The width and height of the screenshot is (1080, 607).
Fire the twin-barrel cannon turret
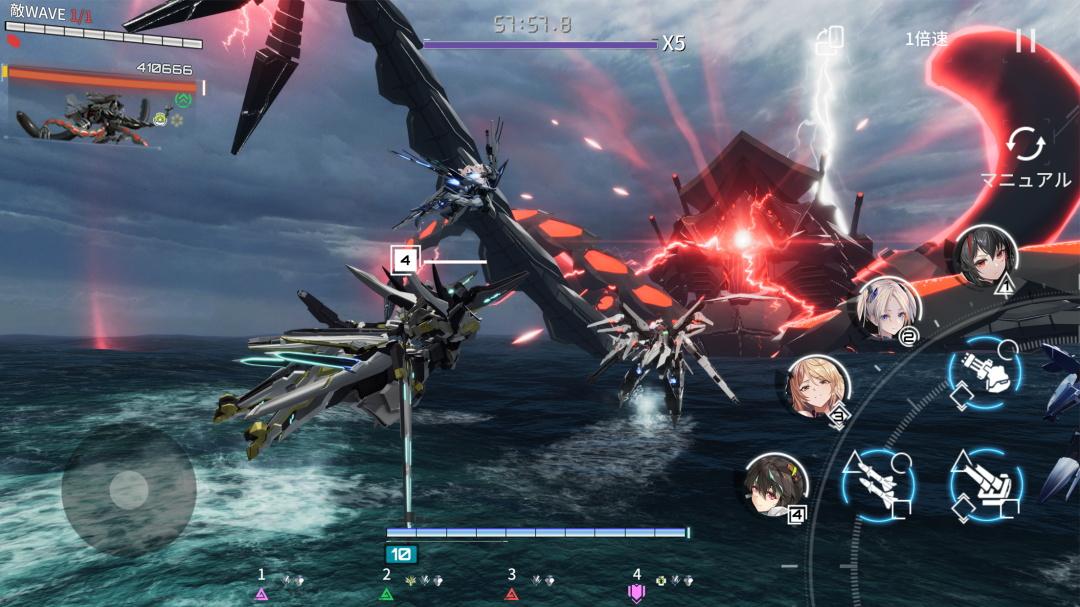985,485
